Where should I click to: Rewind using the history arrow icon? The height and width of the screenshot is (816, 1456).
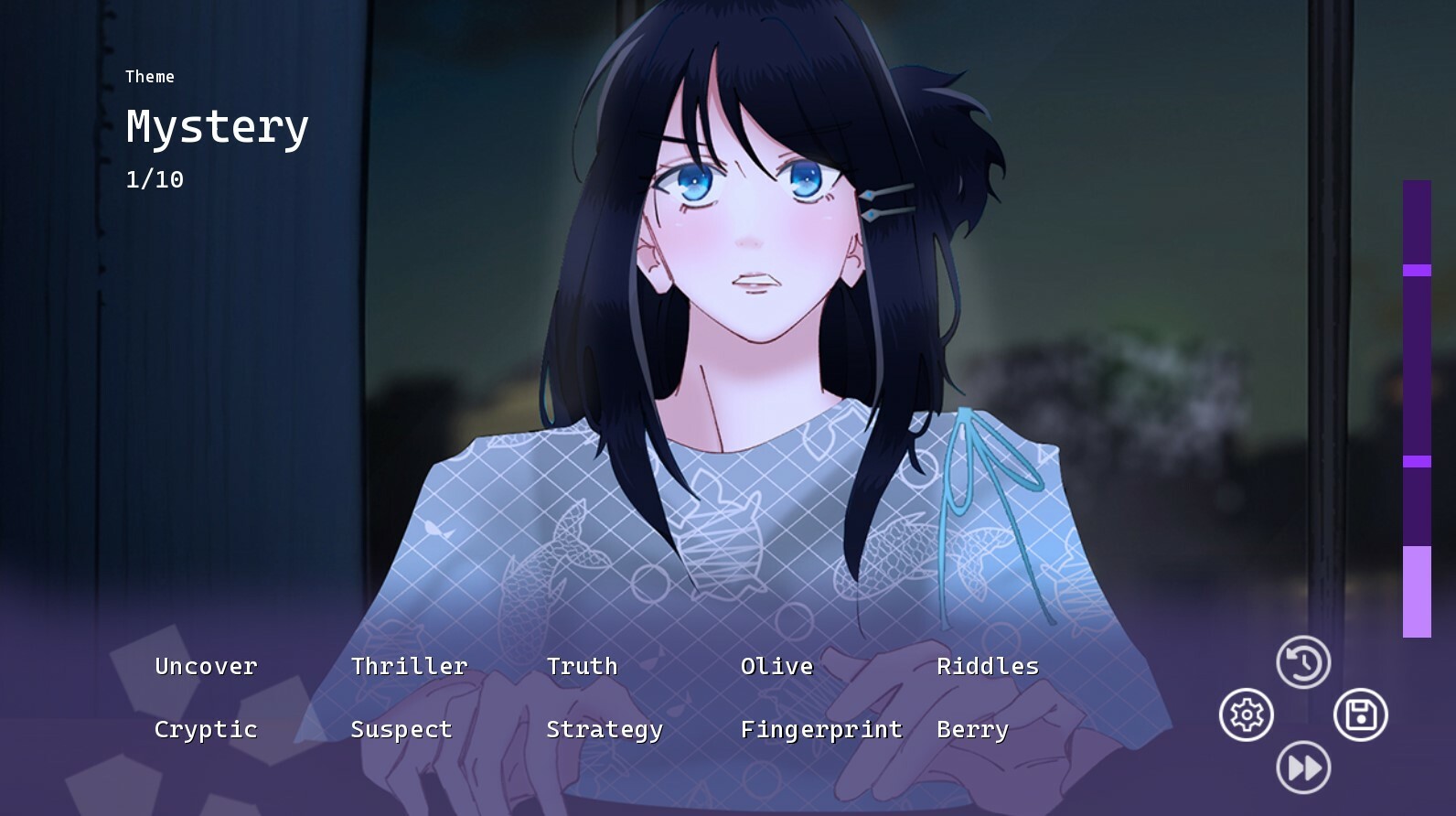pos(1302,660)
